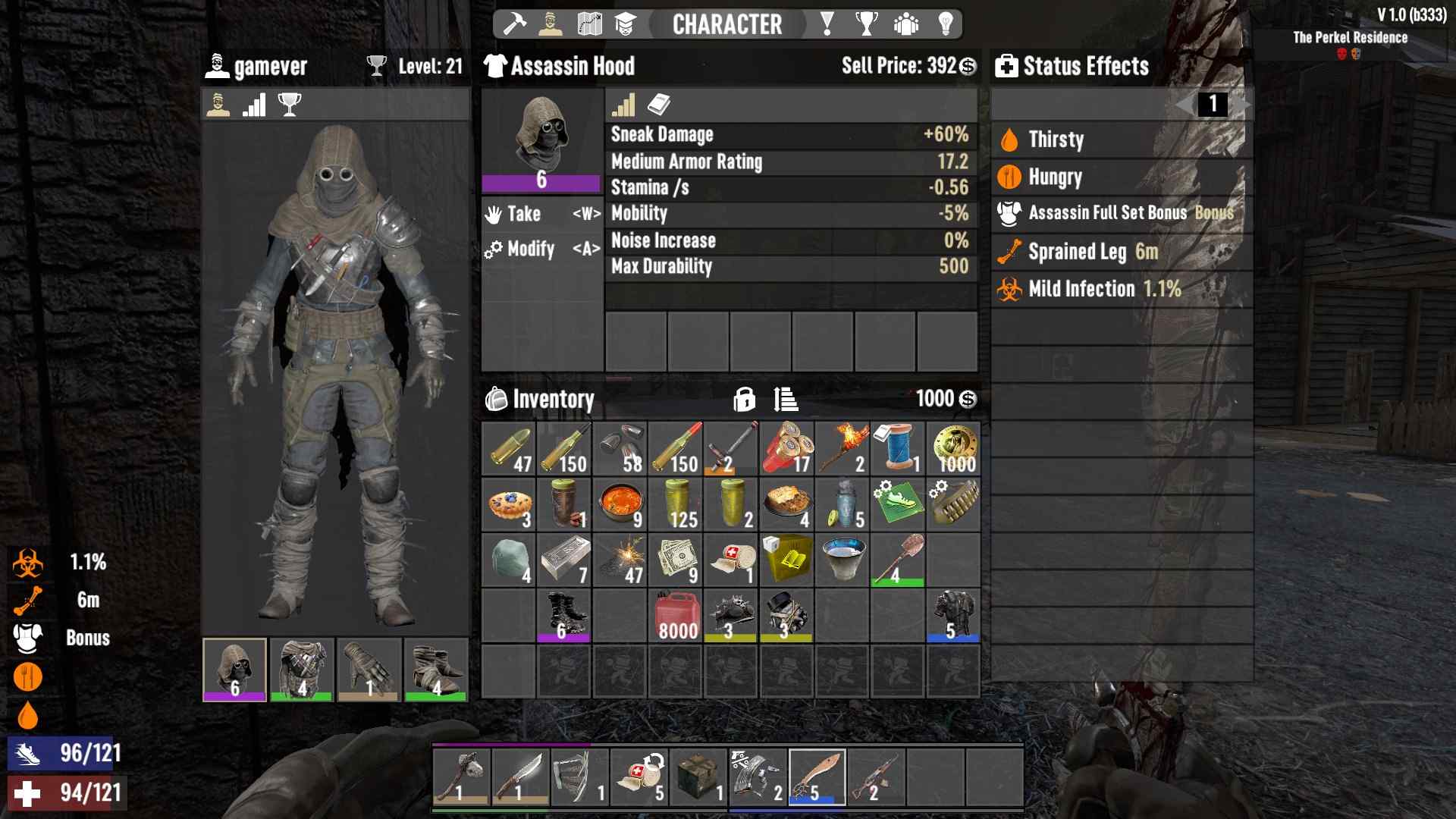Click the red gas can stack

click(675, 616)
